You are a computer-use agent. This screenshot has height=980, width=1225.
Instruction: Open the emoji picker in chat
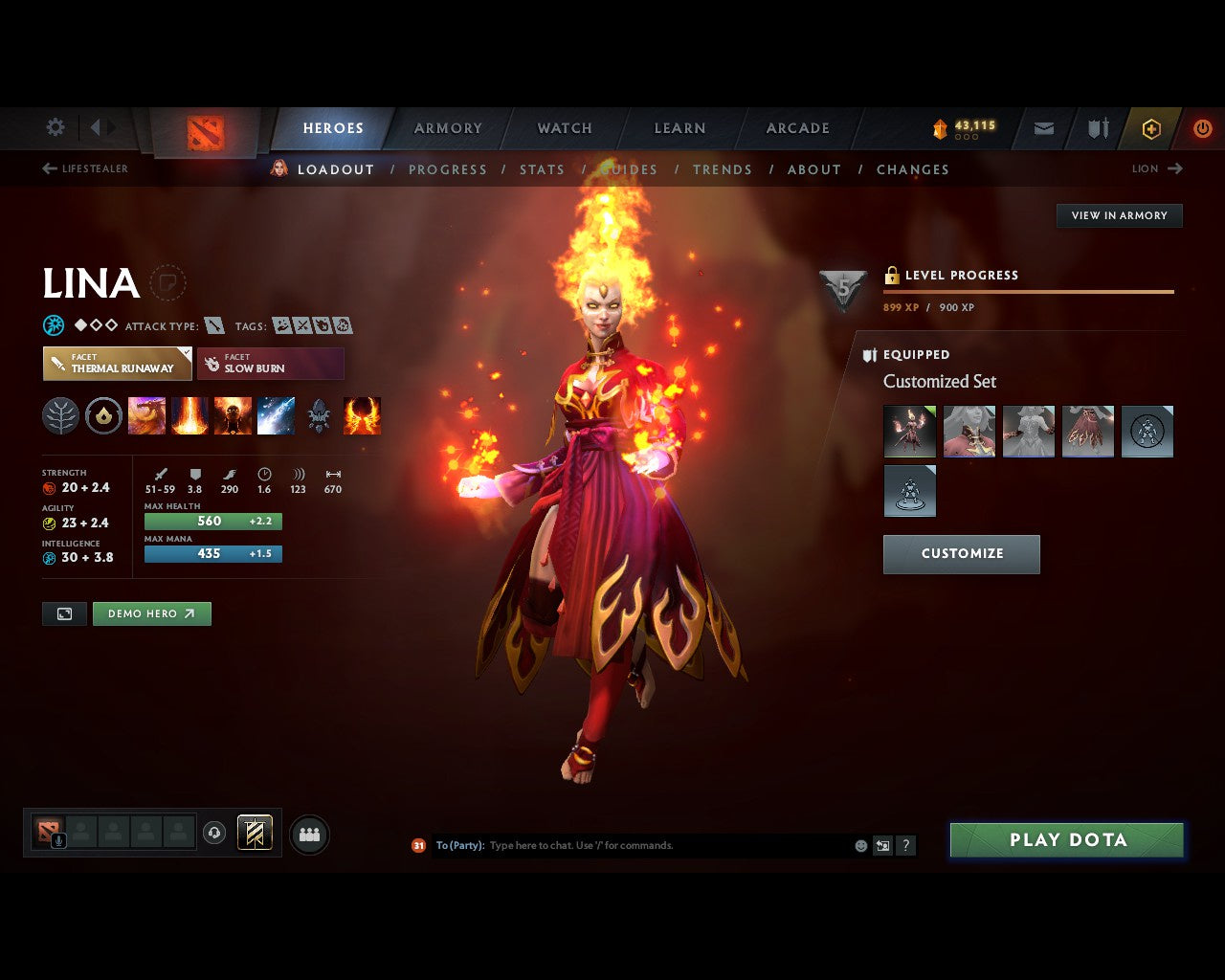(859, 845)
